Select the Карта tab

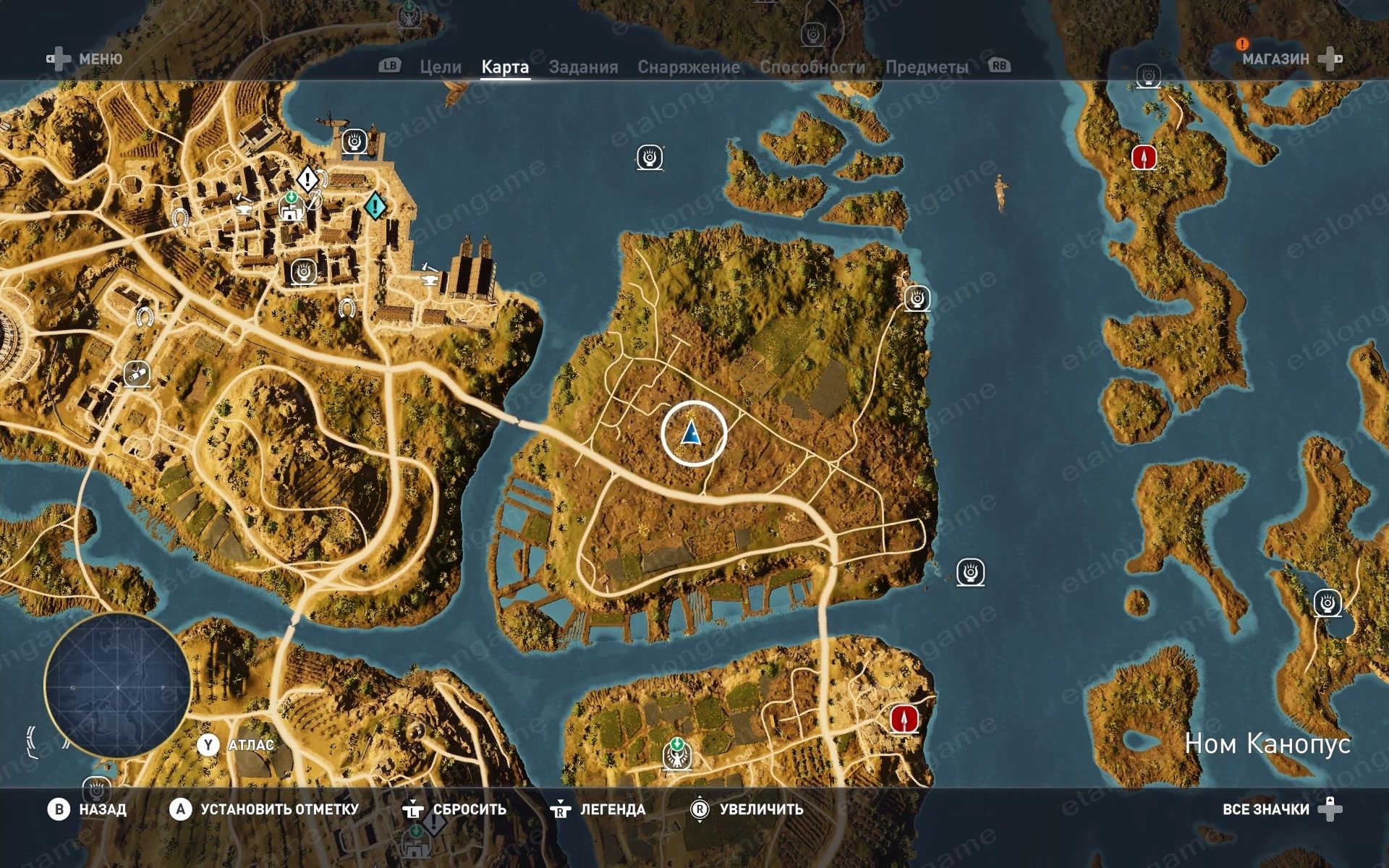coord(505,67)
